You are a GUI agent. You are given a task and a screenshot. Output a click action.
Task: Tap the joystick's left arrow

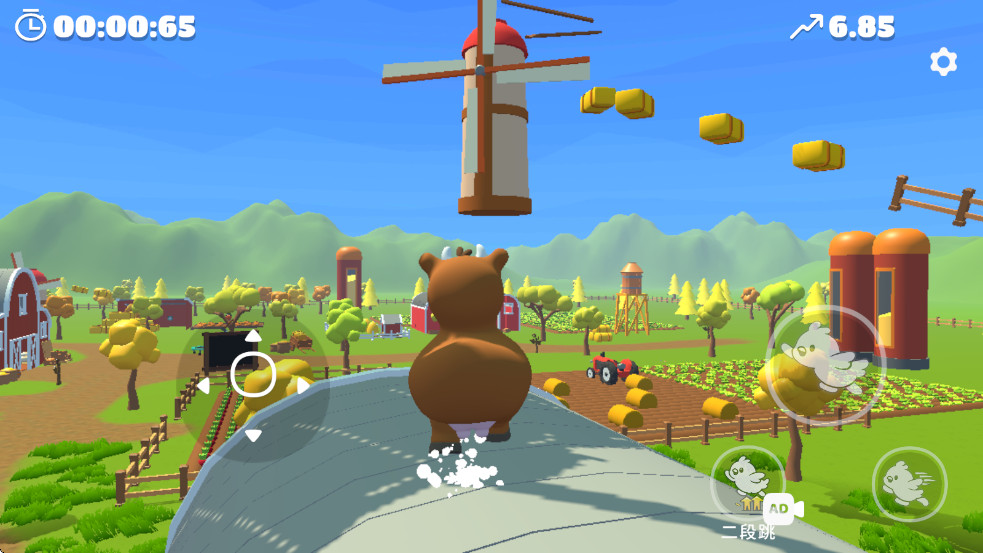click(203, 385)
